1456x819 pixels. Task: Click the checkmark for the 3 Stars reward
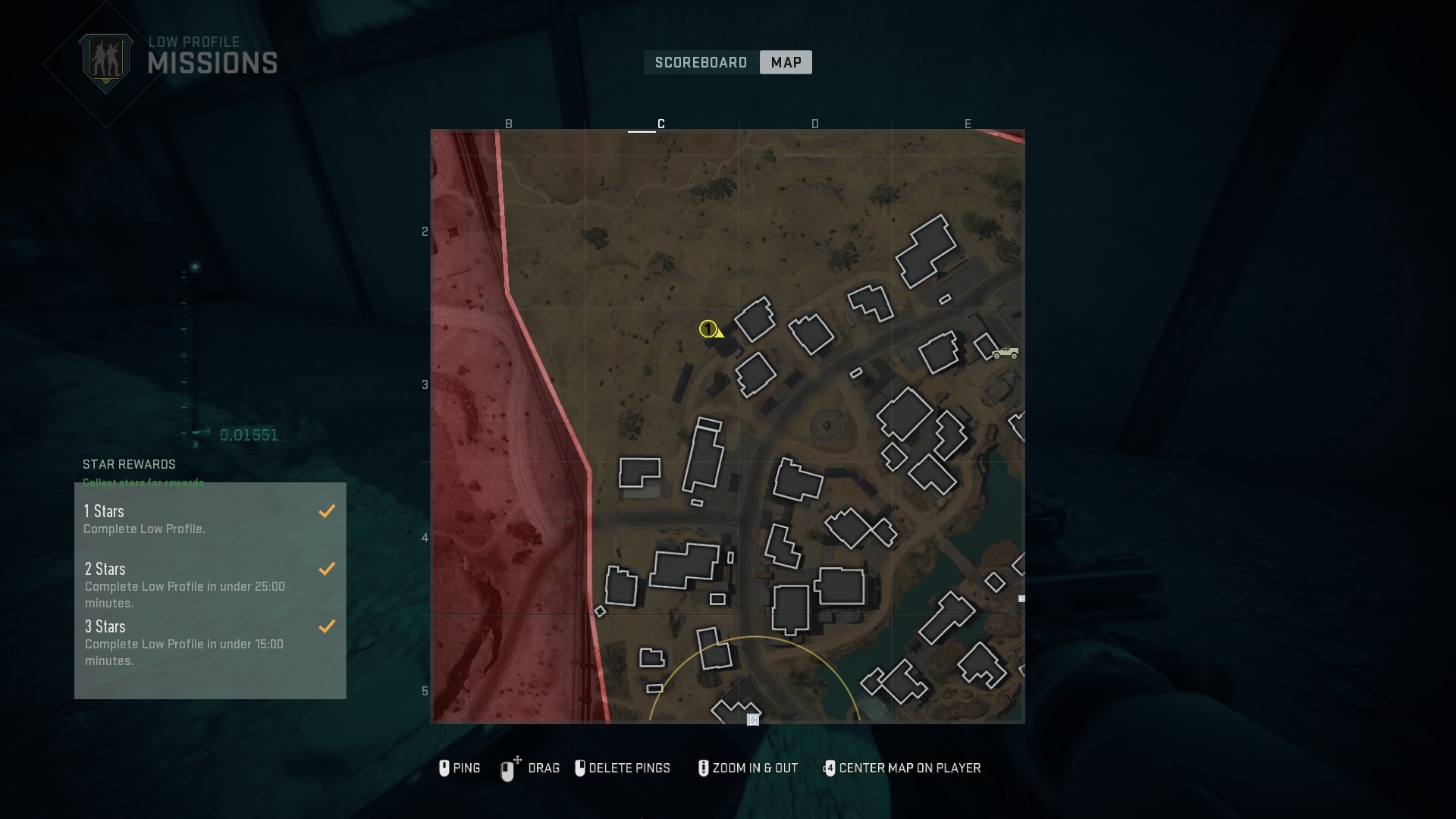[x=327, y=626]
